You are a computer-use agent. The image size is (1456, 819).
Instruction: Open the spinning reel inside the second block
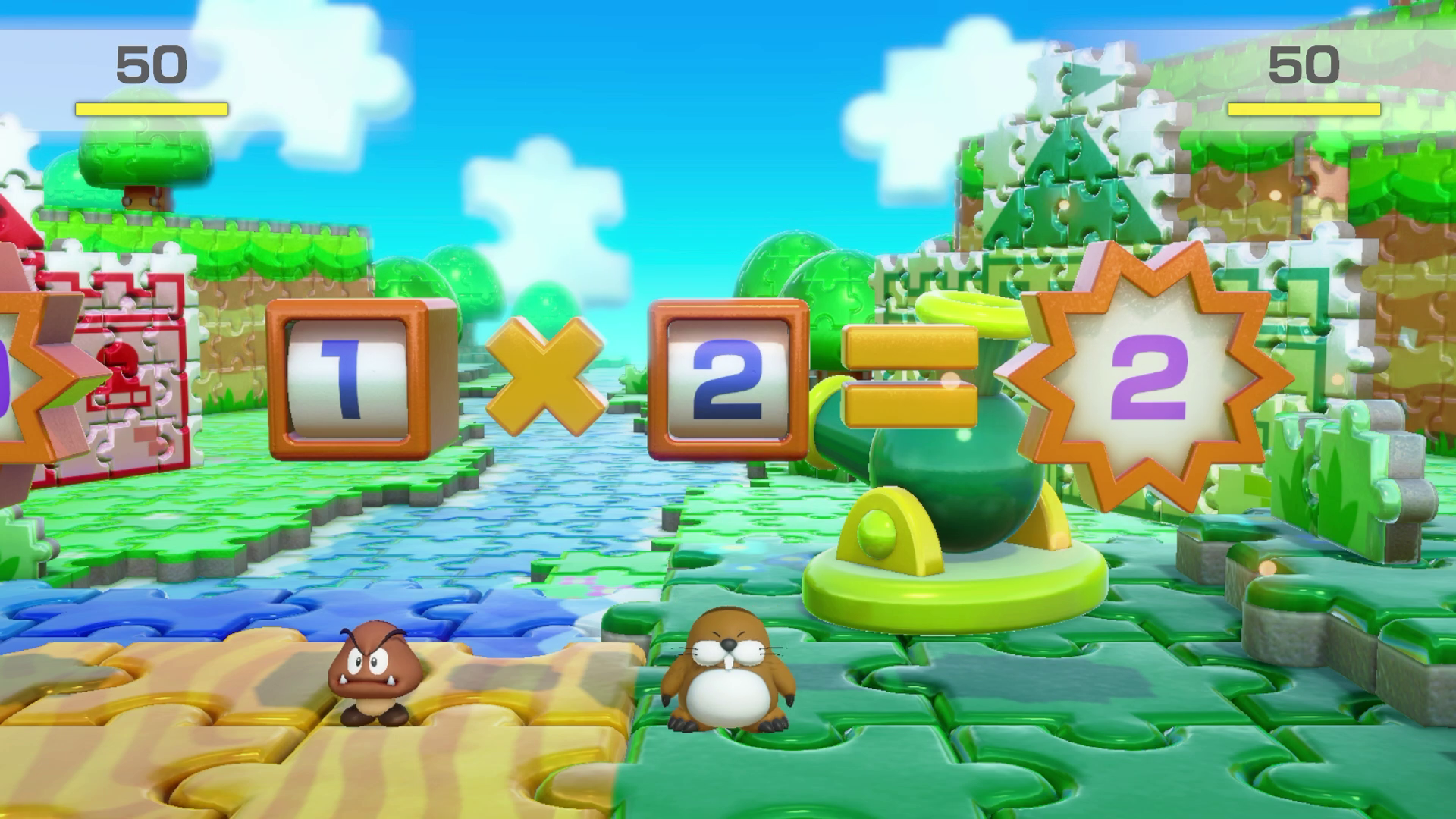click(x=728, y=379)
